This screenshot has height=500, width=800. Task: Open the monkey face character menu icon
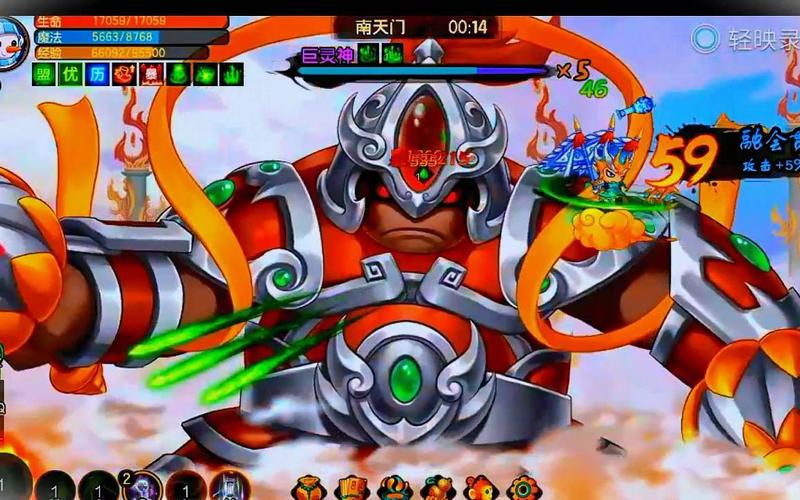(x=479, y=488)
